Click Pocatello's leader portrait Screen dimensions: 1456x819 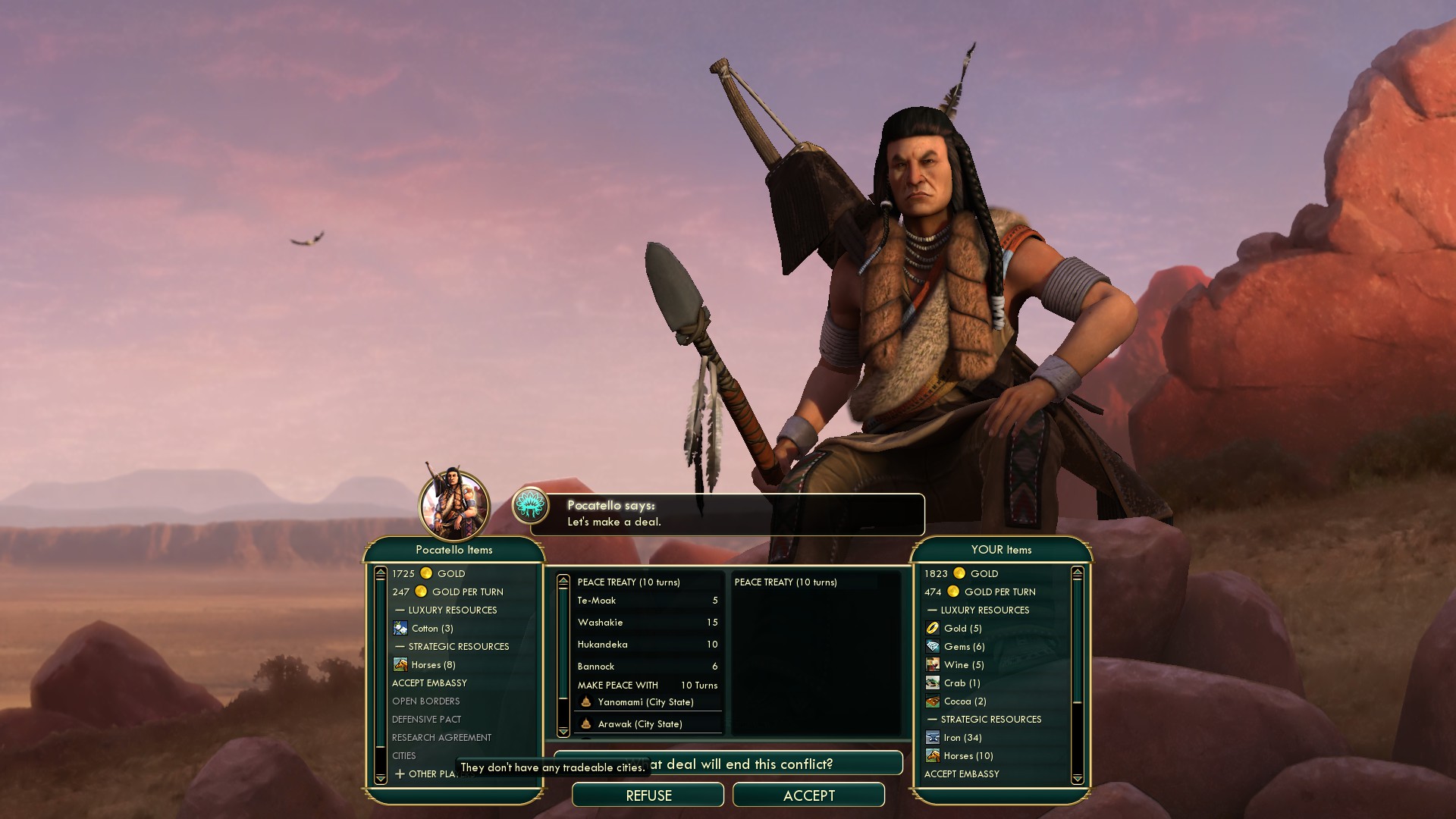pos(454,505)
